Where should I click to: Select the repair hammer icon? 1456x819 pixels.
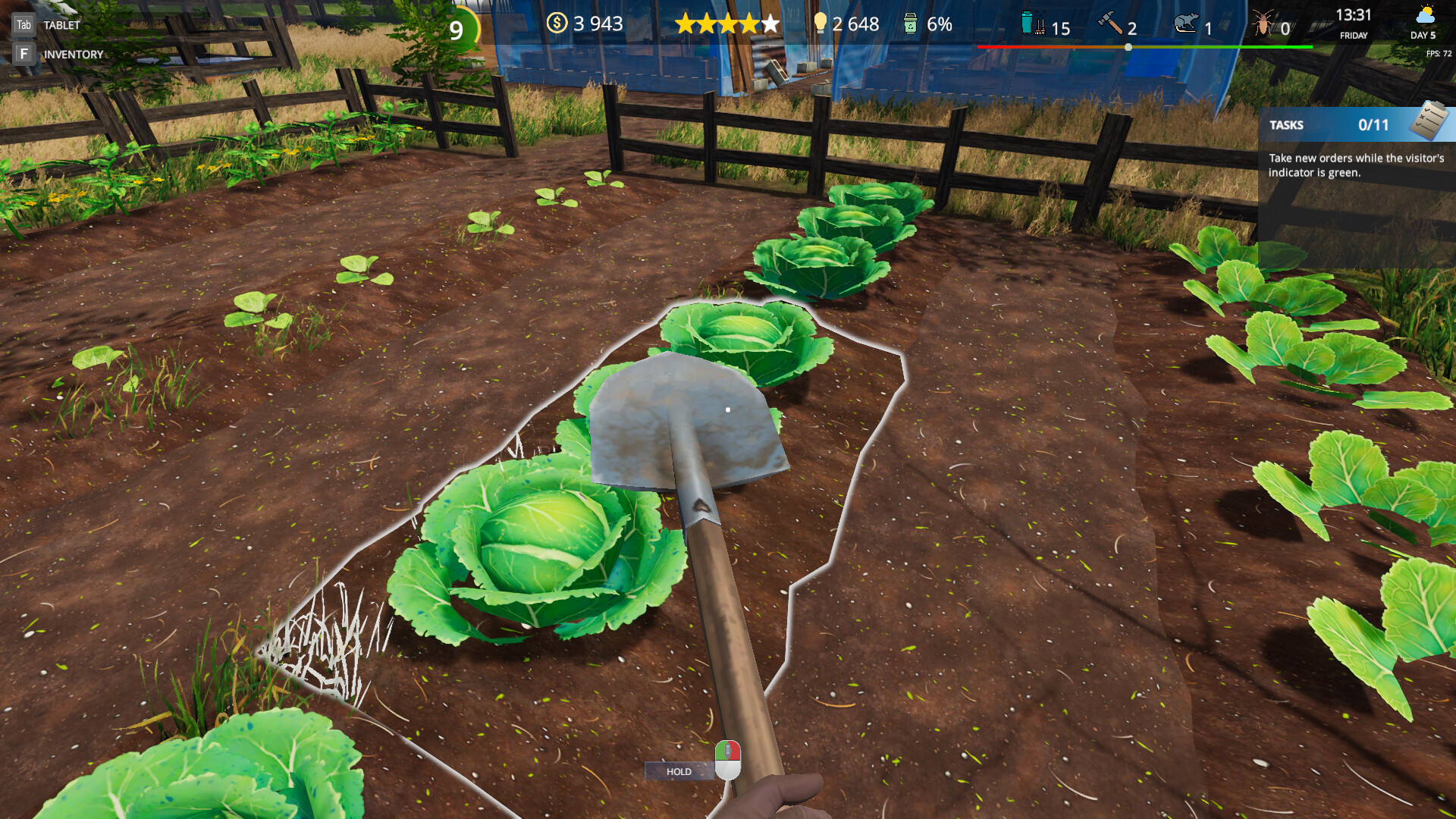click(x=1111, y=25)
